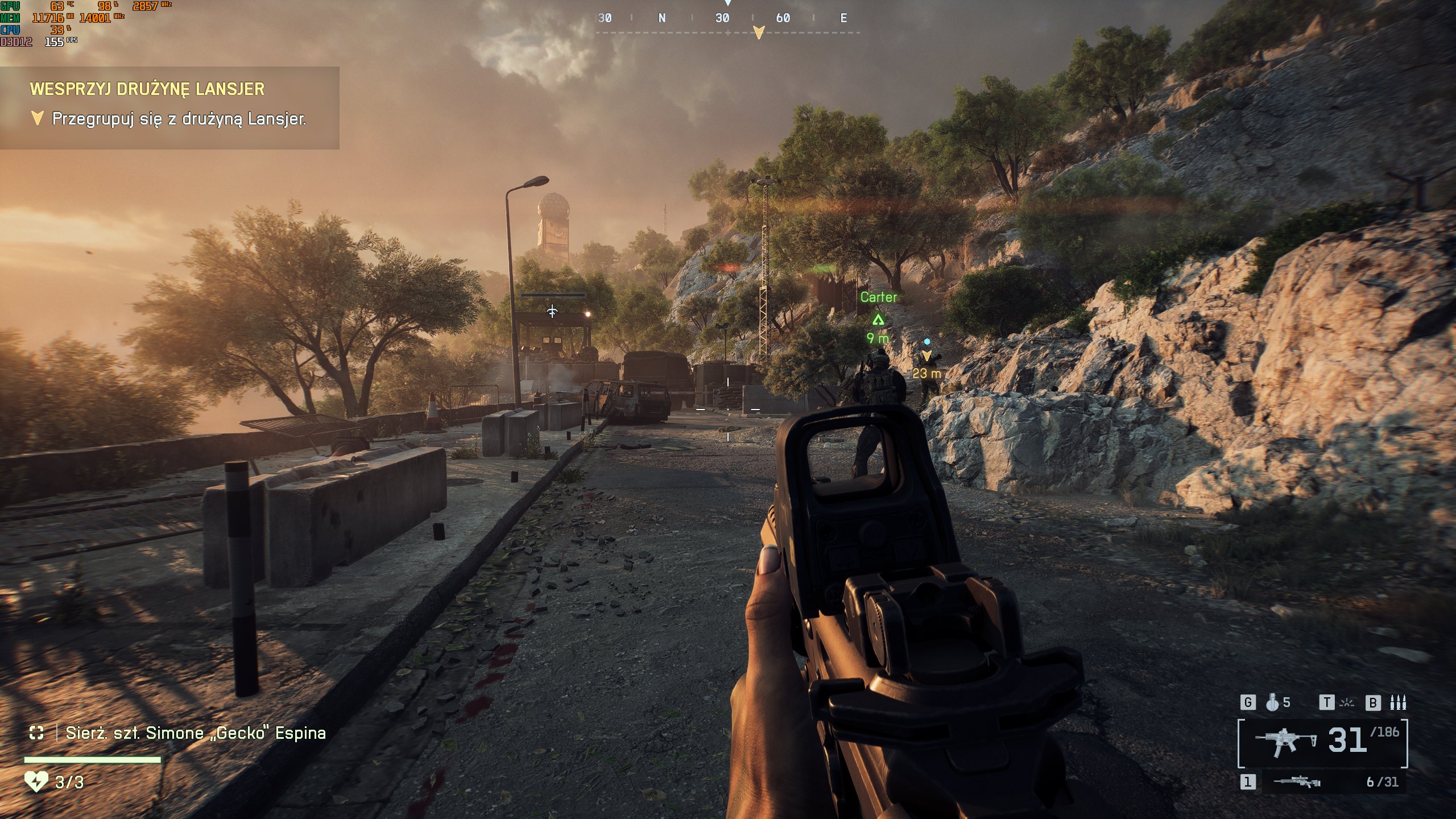Select the equipped submachine gun weapon slot
This screenshot has width=1456, height=819.
pyautogui.click(x=1285, y=743)
